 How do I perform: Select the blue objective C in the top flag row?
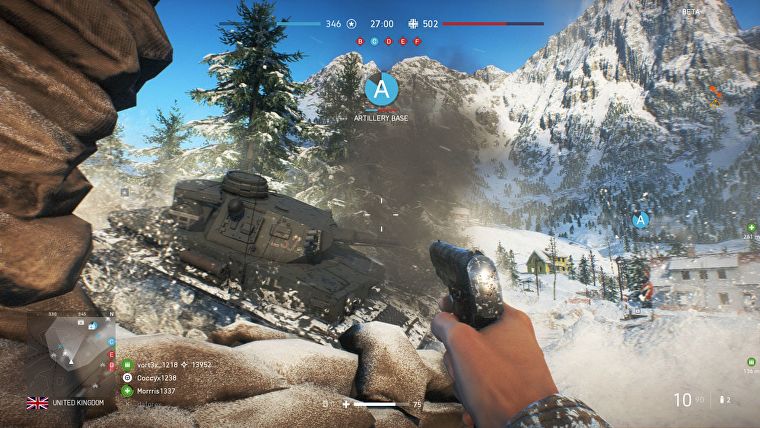point(375,42)
